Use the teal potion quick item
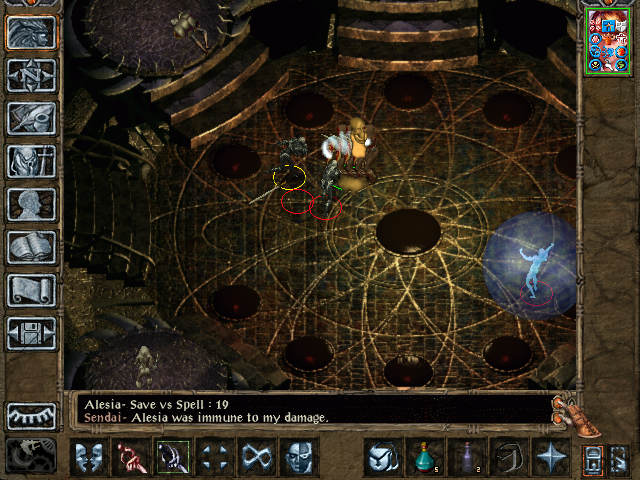Screen dimensions: 640x480 [424, 457]
